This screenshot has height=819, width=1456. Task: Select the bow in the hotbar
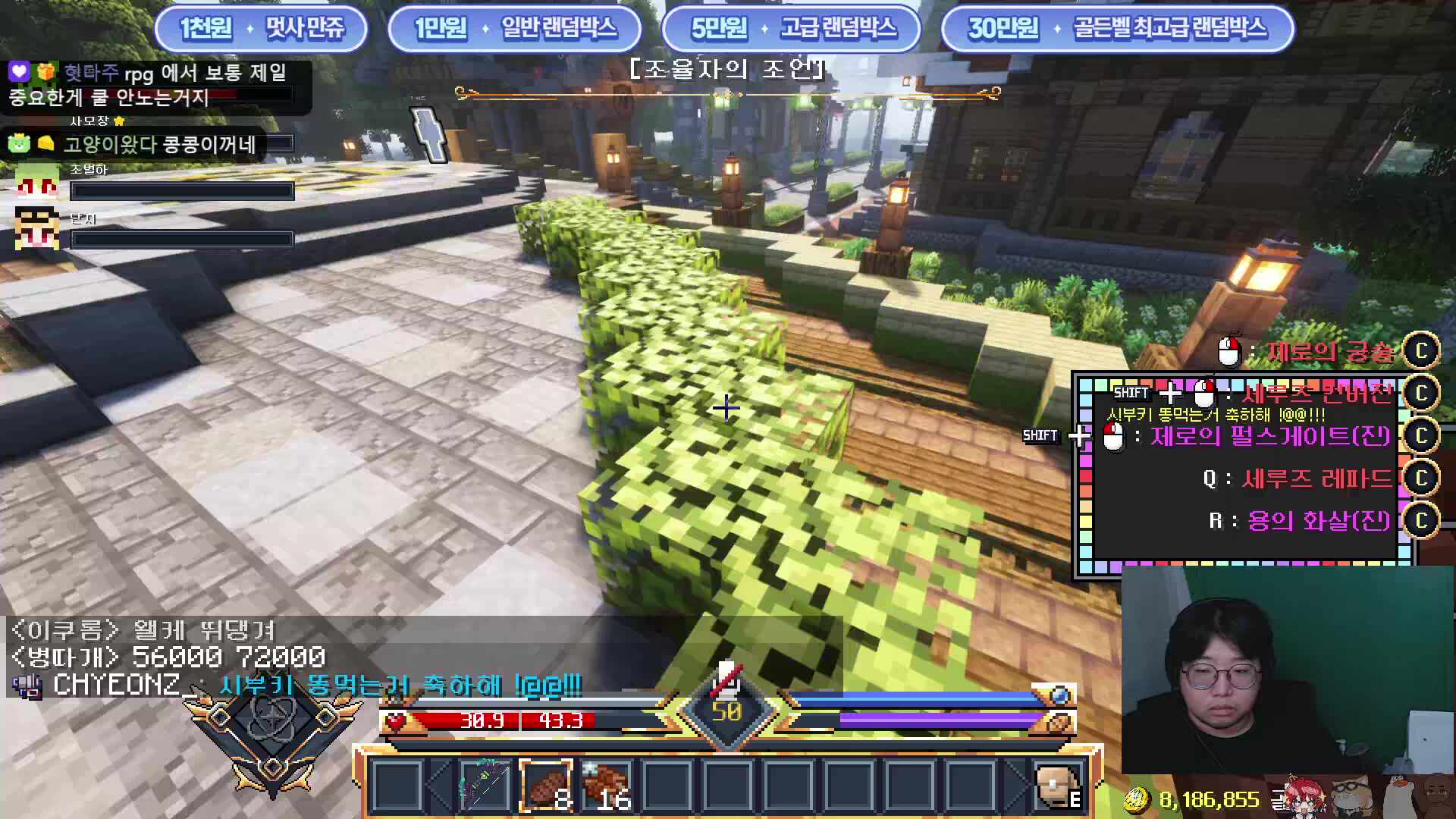click(x=485, y=786)
